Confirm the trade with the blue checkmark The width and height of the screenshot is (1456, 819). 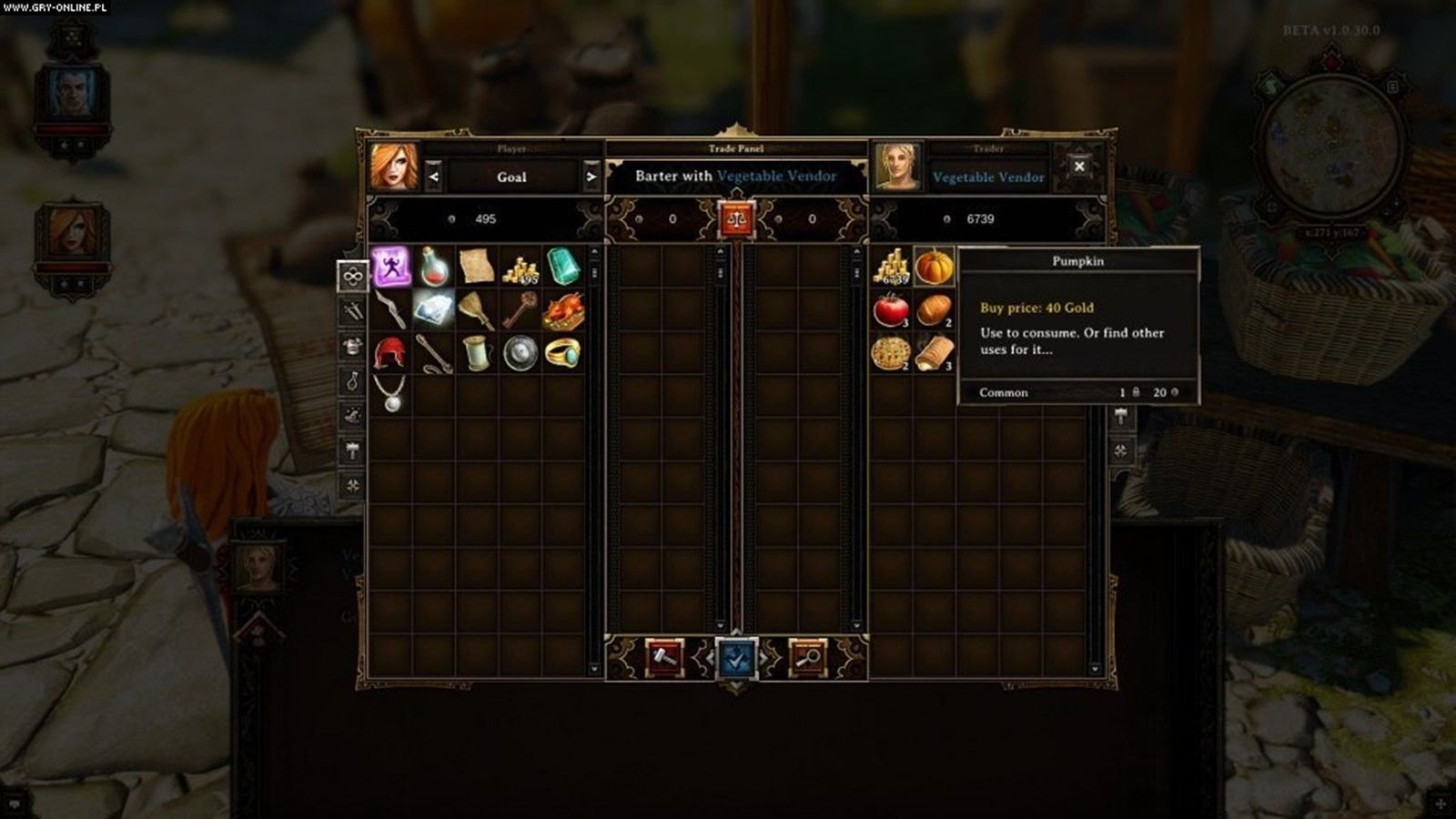tap(736, 658)
